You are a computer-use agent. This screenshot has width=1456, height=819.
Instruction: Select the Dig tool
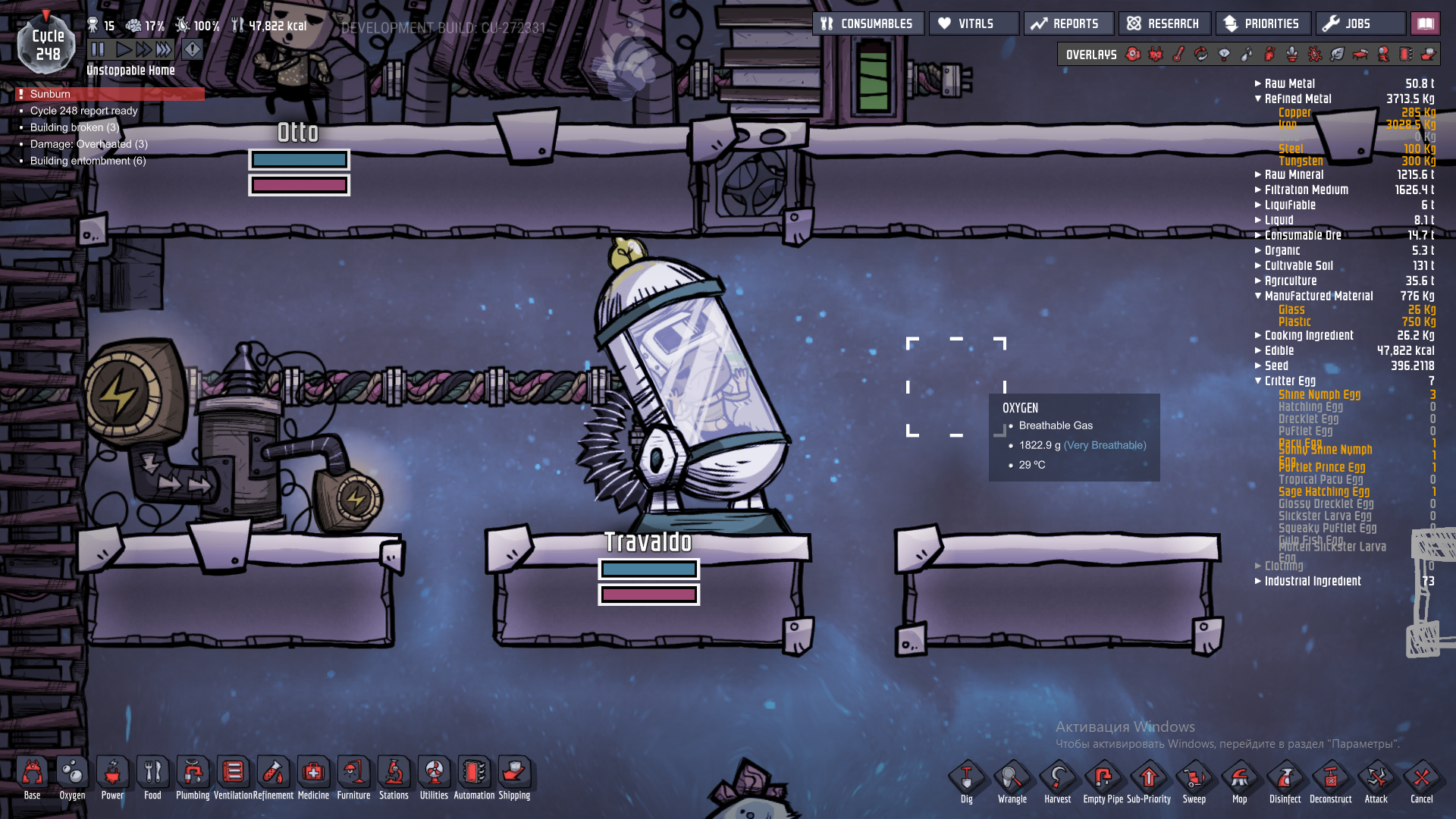(966, 781)
